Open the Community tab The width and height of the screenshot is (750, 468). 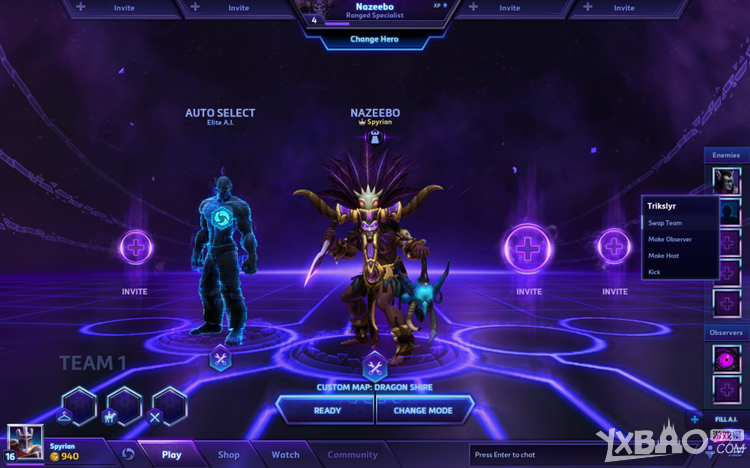point(352,455)
